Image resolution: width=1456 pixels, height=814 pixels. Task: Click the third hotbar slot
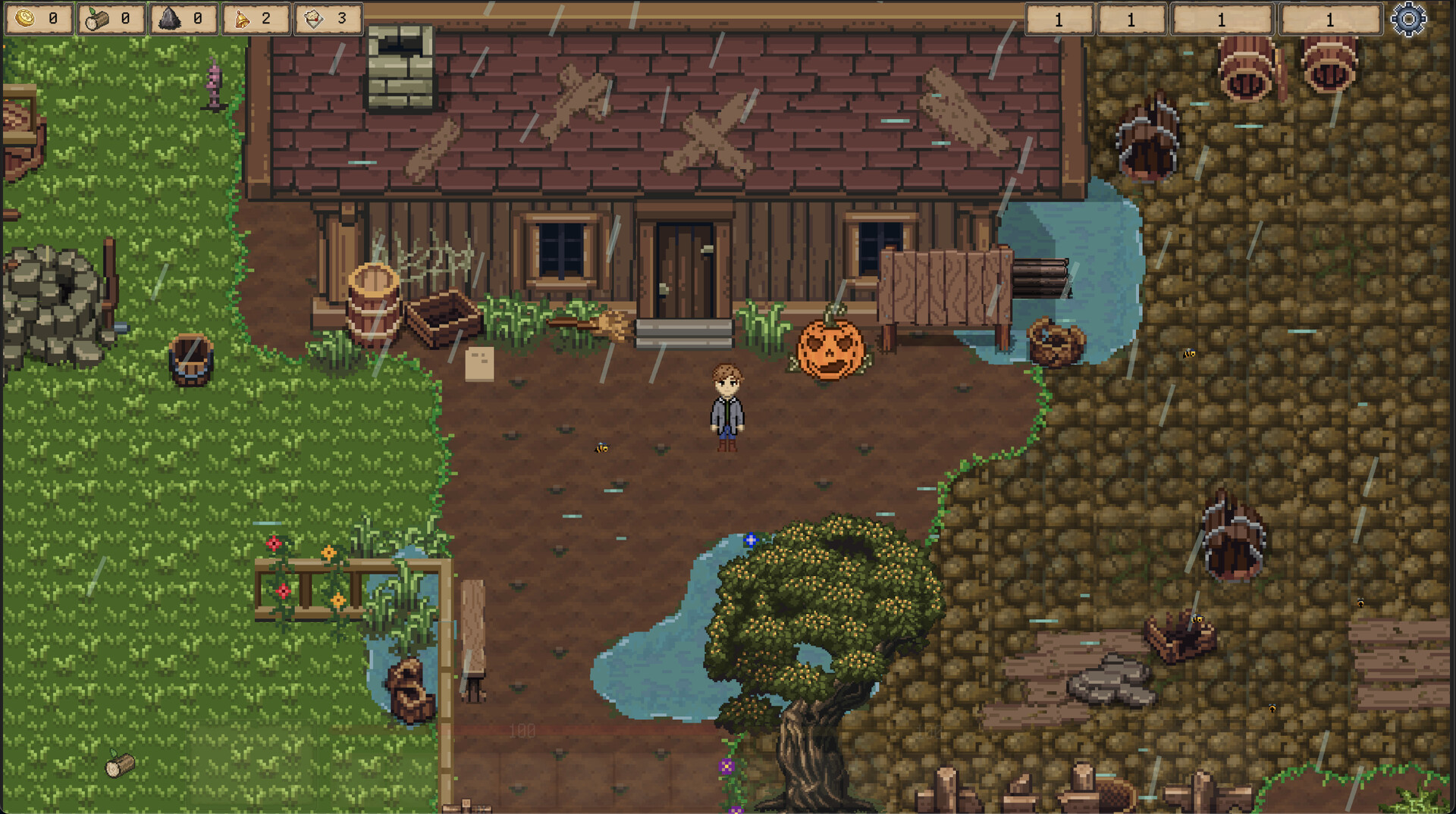[1222, 20]
